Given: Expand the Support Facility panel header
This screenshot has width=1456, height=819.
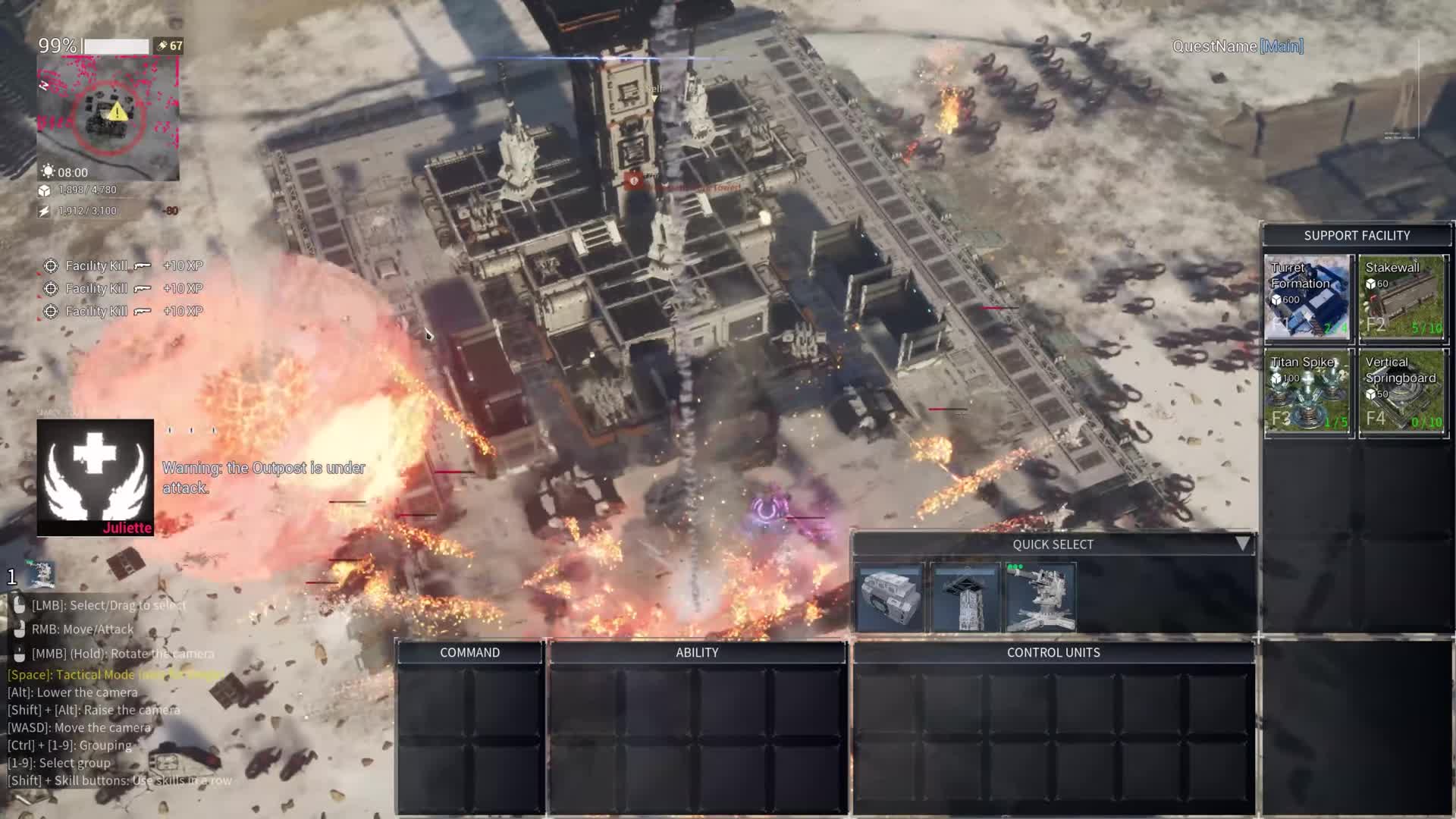Looking at the screenshot, I should [1357, 235].
